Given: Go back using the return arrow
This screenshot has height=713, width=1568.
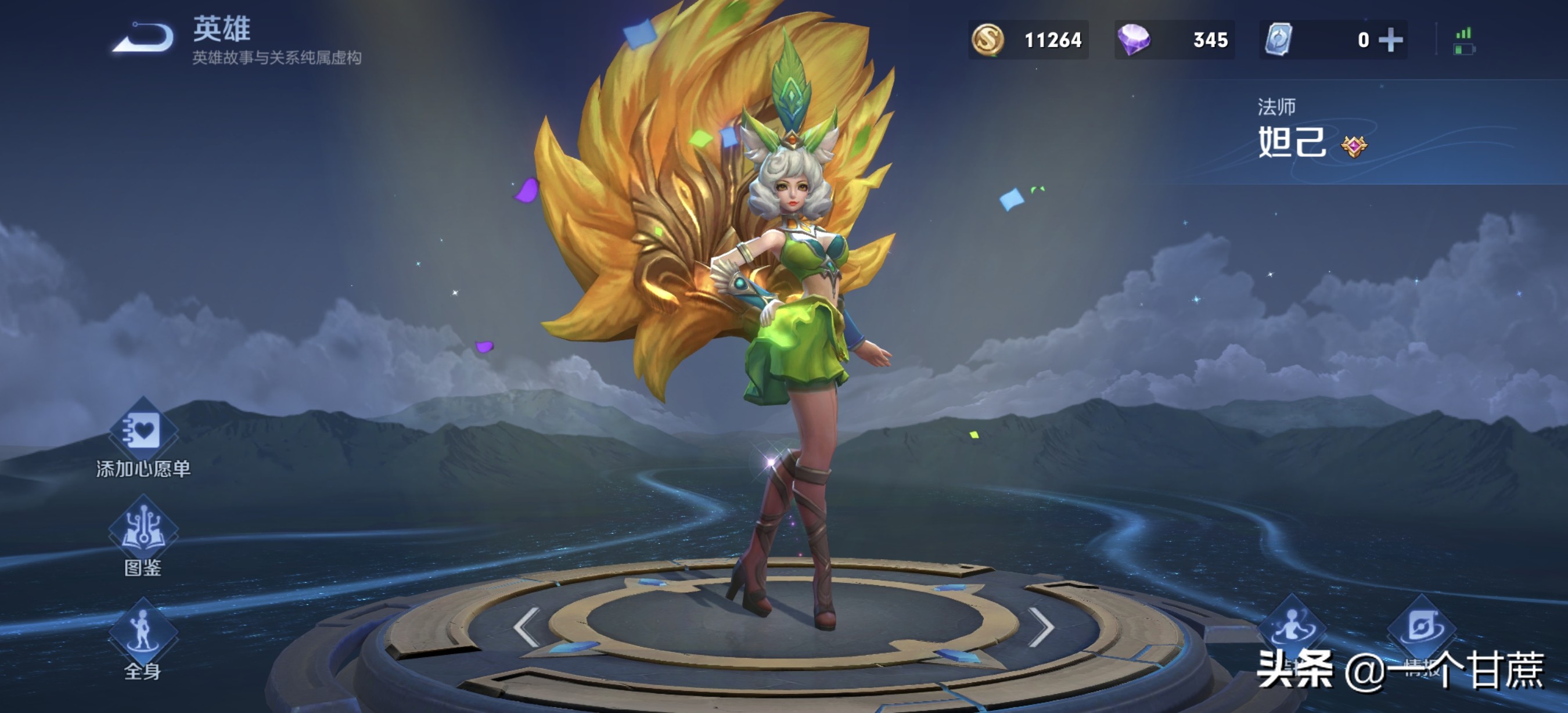Looking at the screenshot, I should (x=144, y=38).
